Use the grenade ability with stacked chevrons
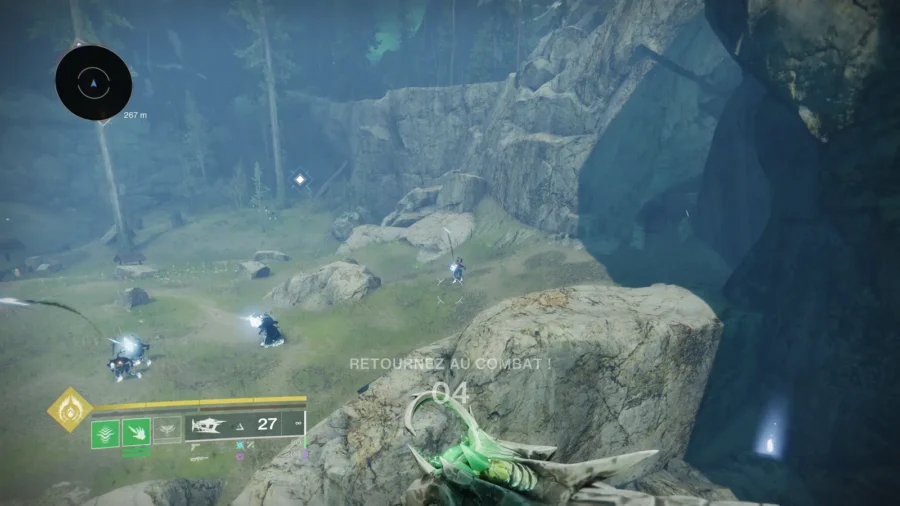900x506 pixels. [x=105, y=432]
